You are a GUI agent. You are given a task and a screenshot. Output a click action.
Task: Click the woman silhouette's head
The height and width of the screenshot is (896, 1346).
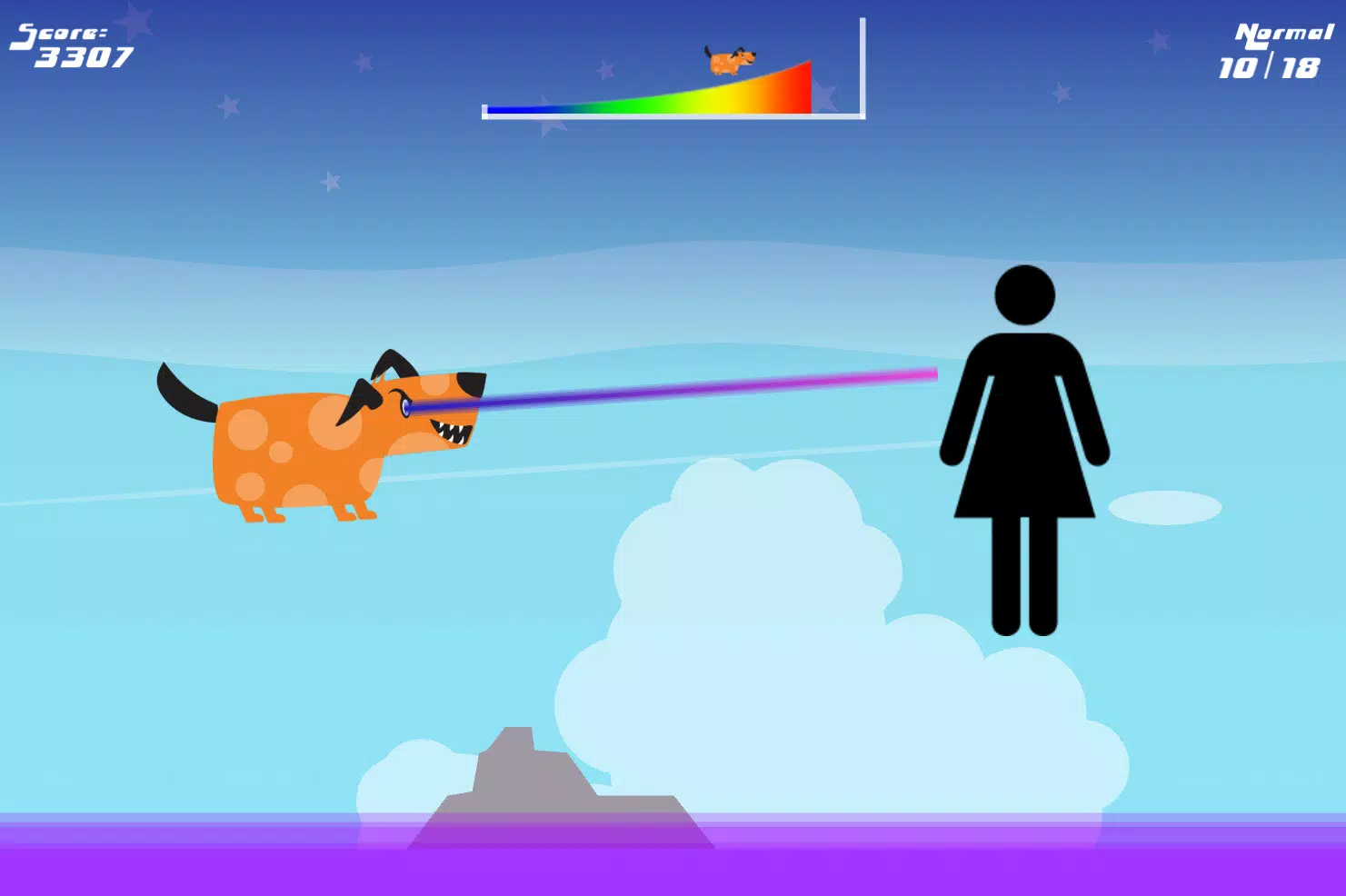(x=1025, y=293)
